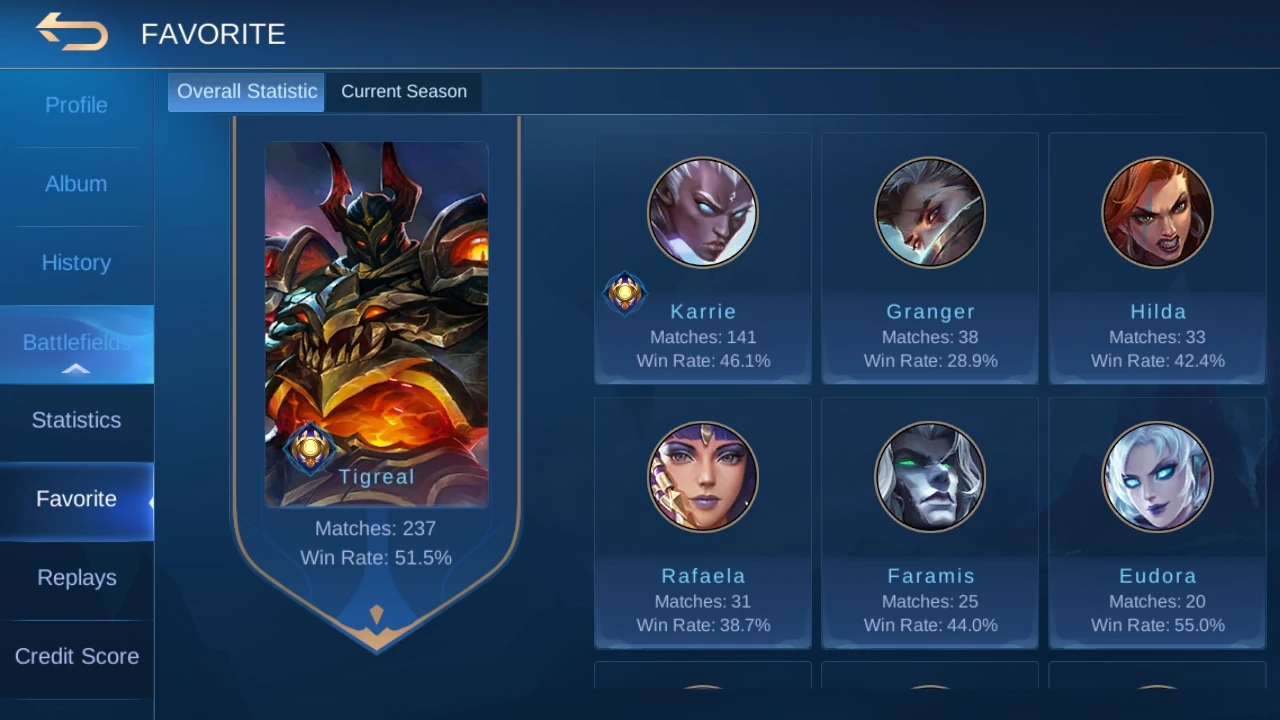Click Tigreal's full card artwork
The width and height of the screenshot is (1280, 720).
(x=376, y=320)
